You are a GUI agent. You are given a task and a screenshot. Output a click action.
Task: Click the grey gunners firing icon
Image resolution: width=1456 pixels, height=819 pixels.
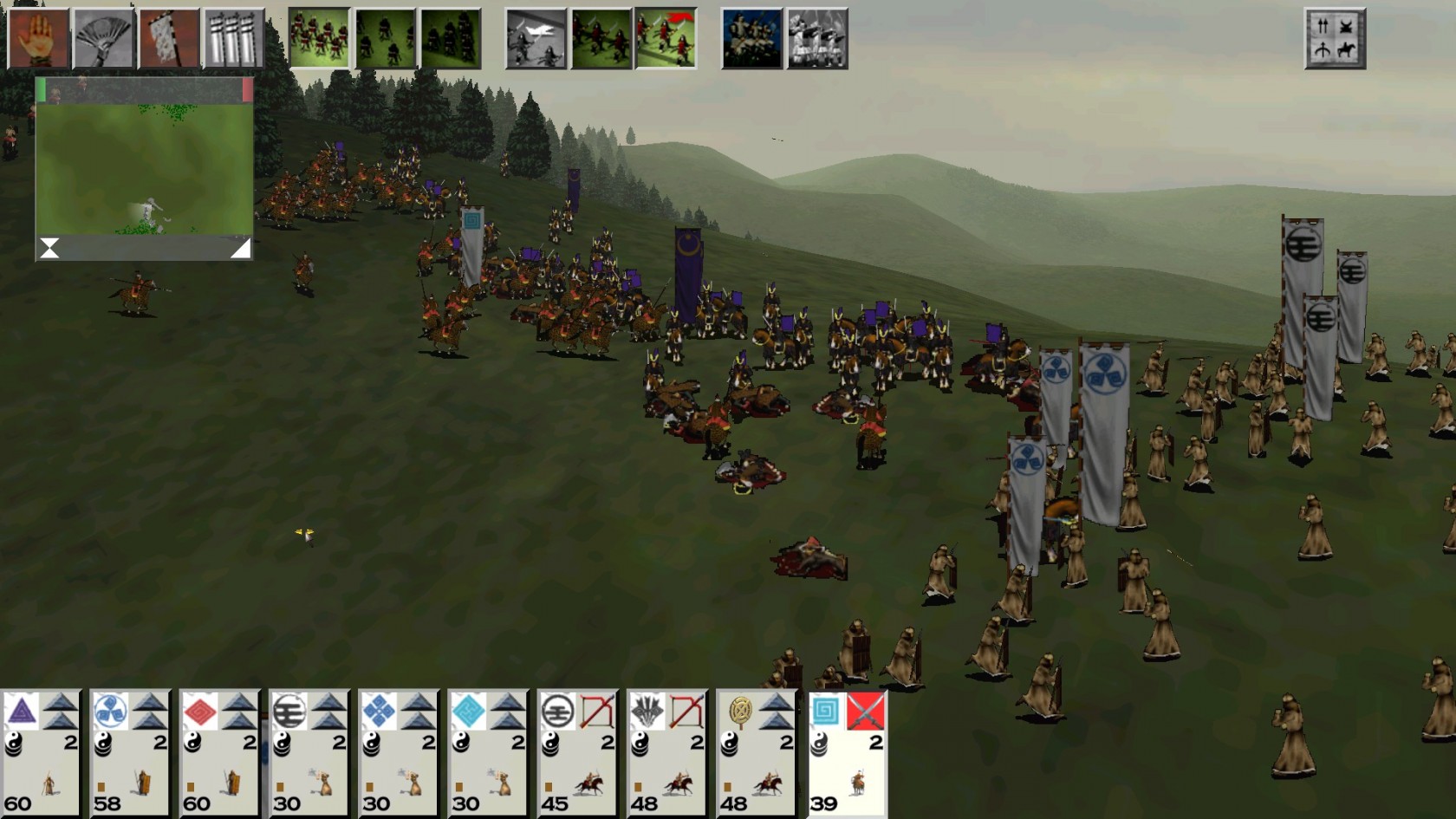click(817, 39)
